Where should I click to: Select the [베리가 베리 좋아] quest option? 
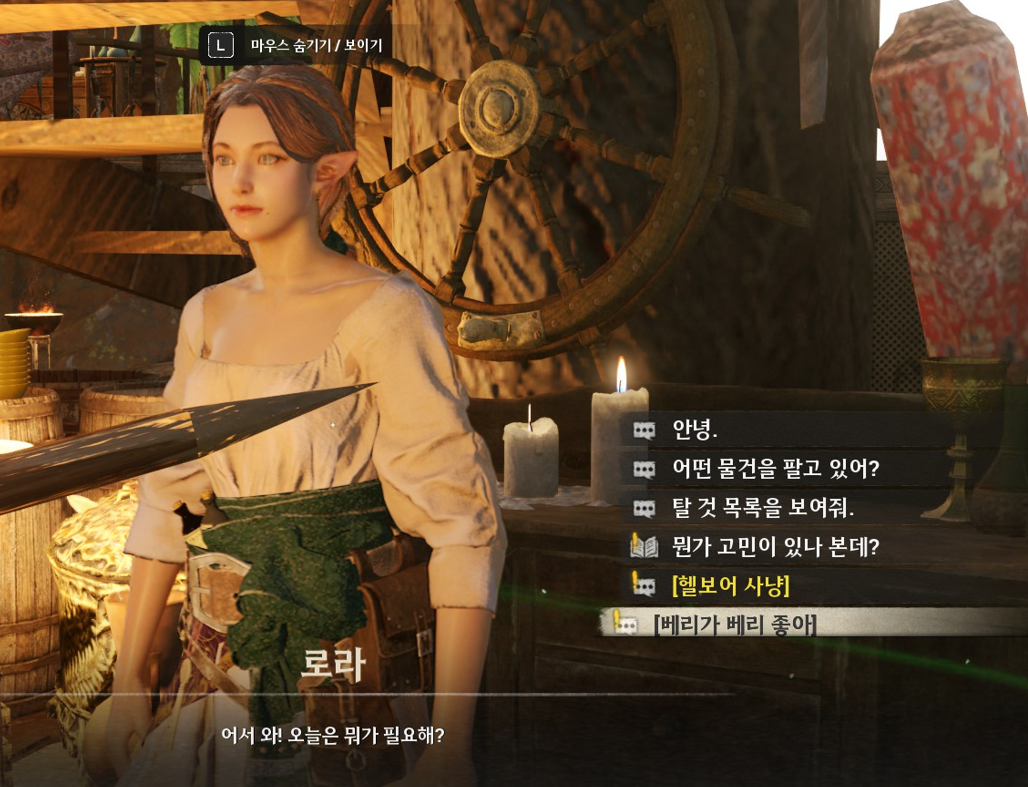coord(735,625)
